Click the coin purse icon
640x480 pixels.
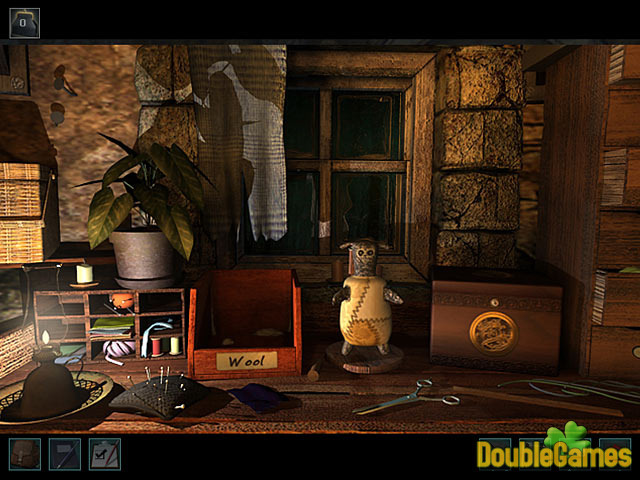(25, 21)
